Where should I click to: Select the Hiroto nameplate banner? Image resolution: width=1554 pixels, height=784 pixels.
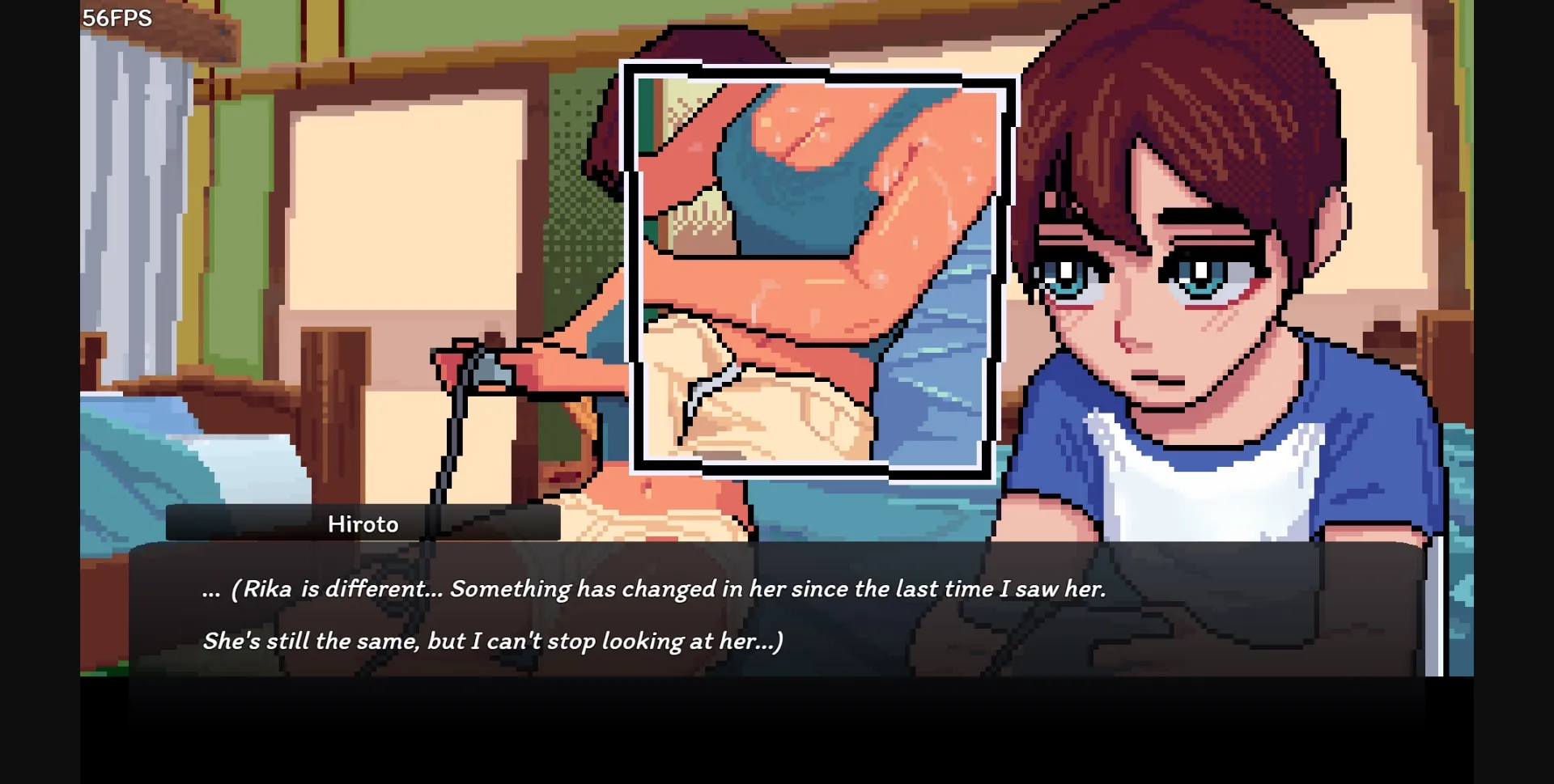[364, 523]
